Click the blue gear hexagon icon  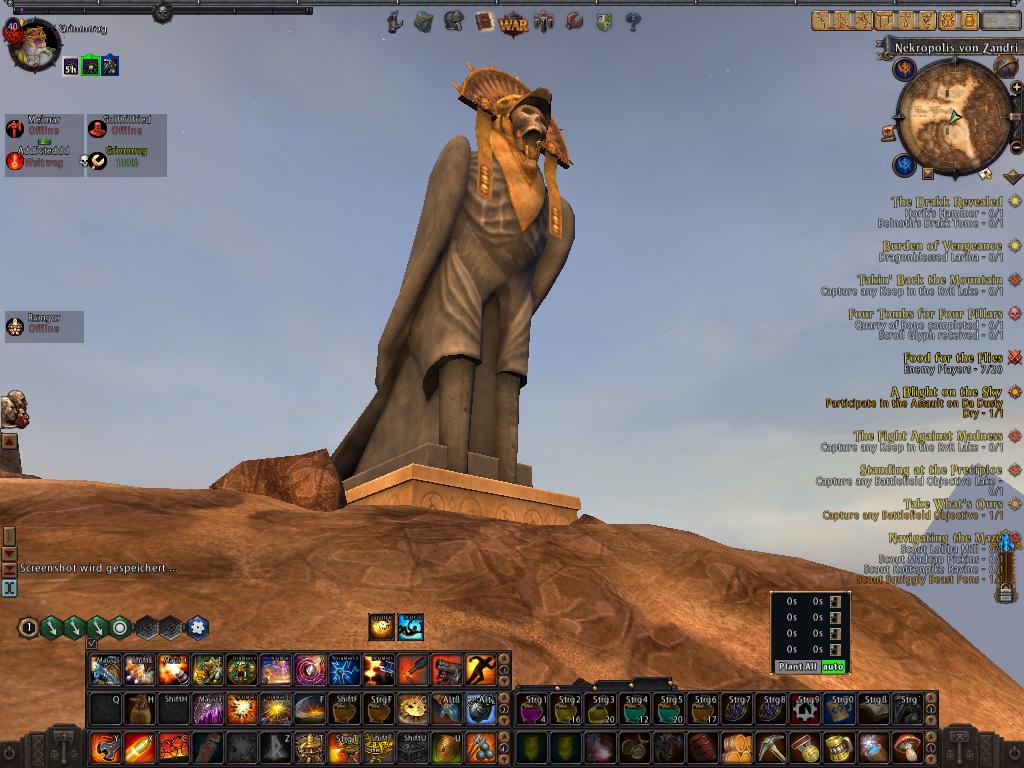tap(198, 627)
